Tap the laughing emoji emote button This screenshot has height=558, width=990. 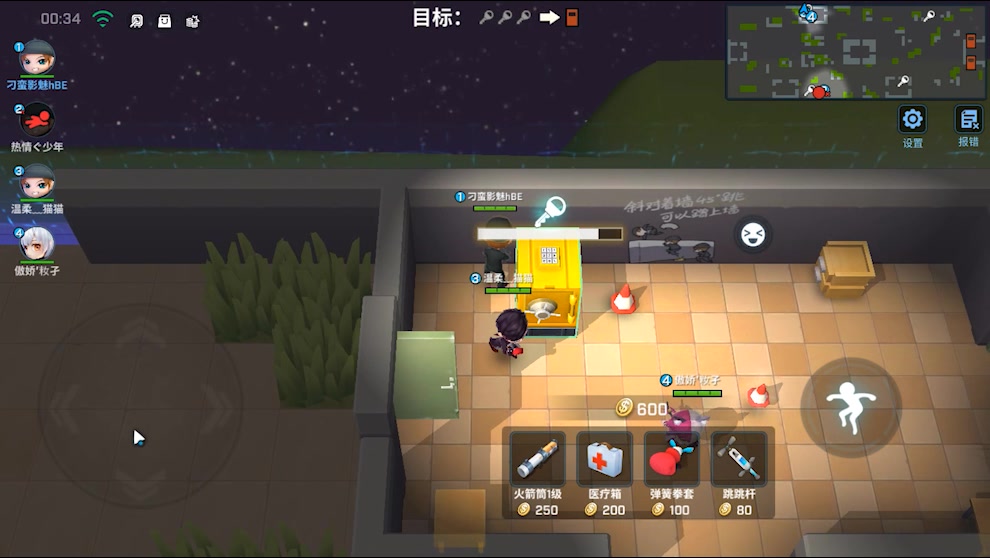[752, 235]
